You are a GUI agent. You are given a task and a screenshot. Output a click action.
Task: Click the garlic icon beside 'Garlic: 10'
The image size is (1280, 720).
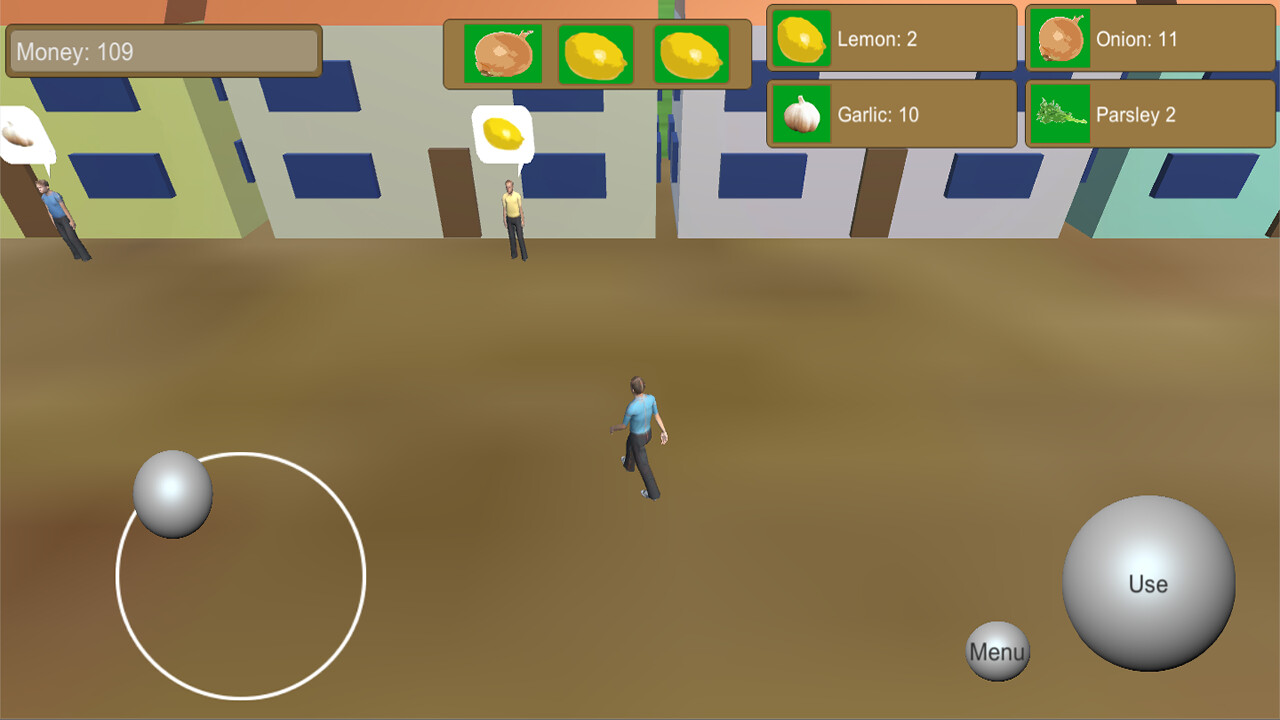(801, 113)
